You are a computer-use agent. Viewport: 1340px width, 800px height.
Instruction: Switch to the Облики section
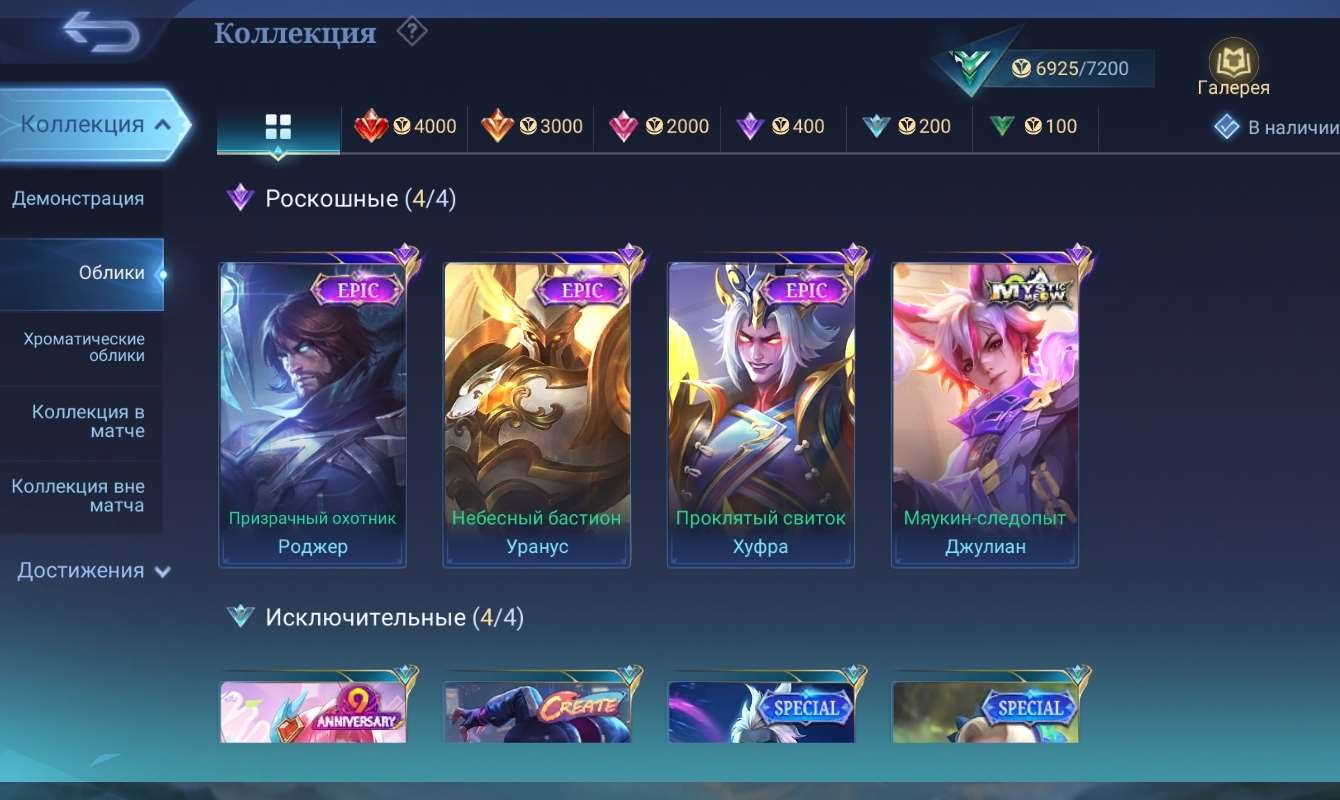tap(82, 272)
